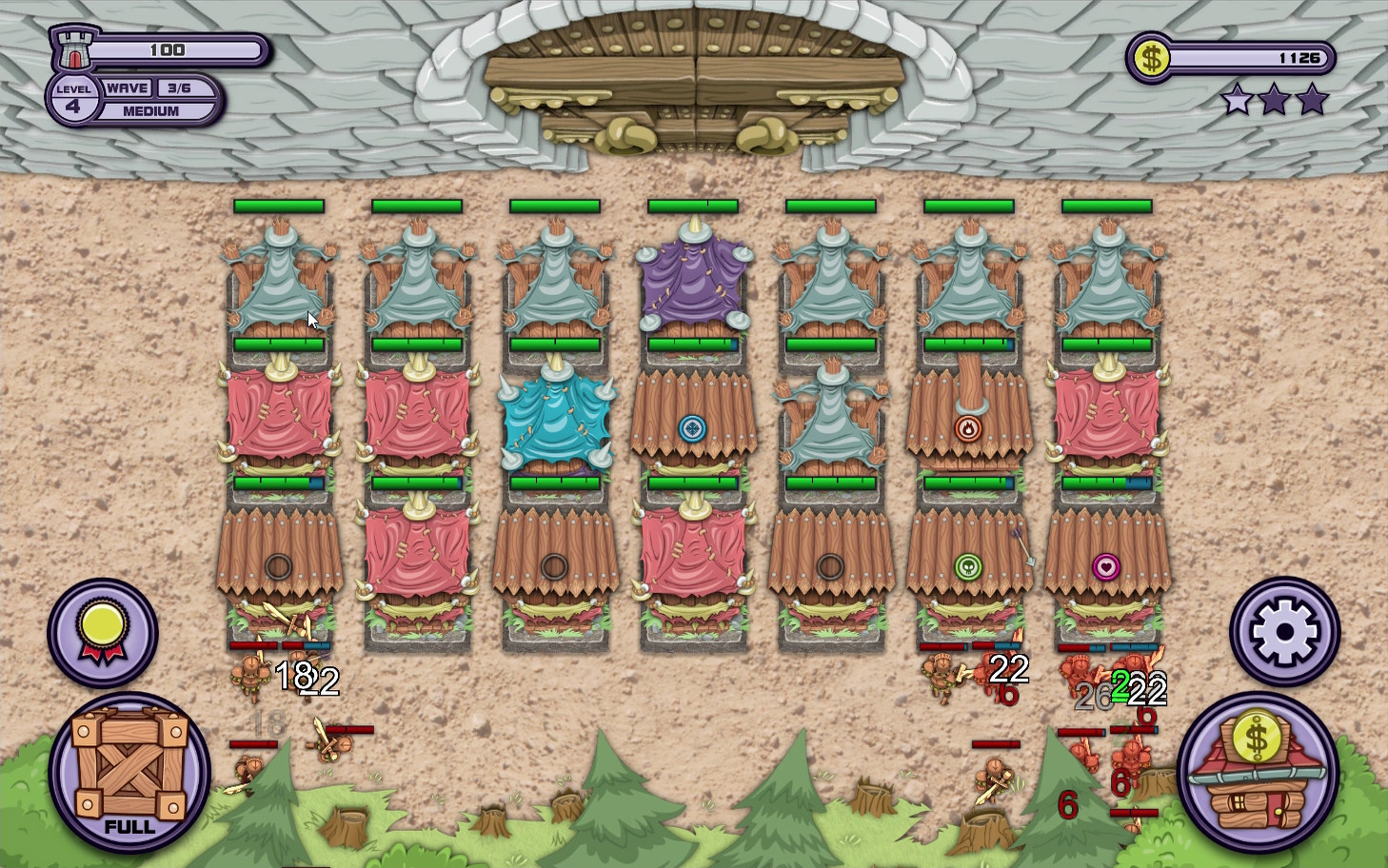Select the orange flame rune badge
The width and height of the screenshot is (1388, 868).
tap(968, 429)
